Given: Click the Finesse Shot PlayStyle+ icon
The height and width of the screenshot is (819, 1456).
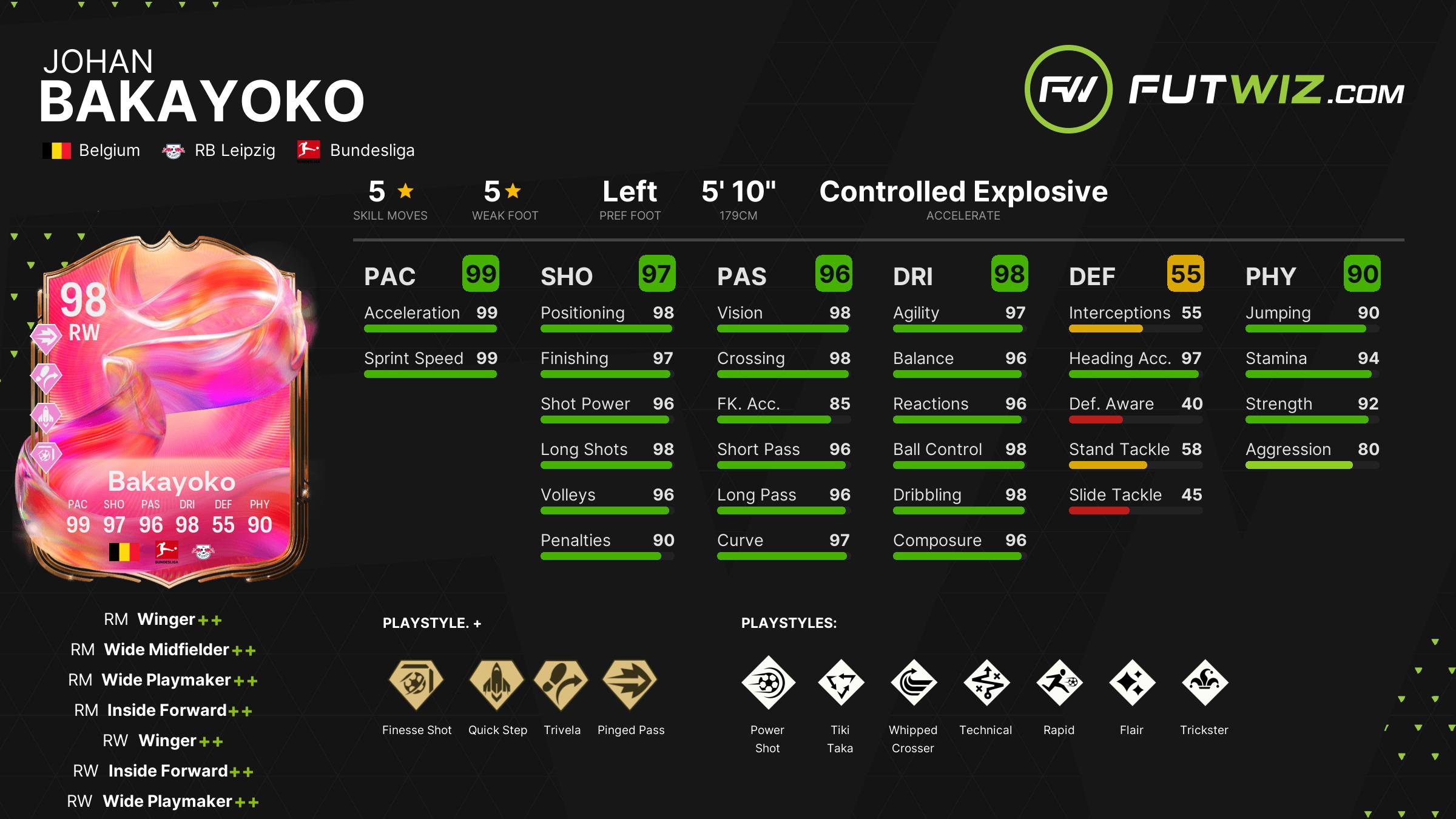Looking at the screenshot, I should point(416,682).
